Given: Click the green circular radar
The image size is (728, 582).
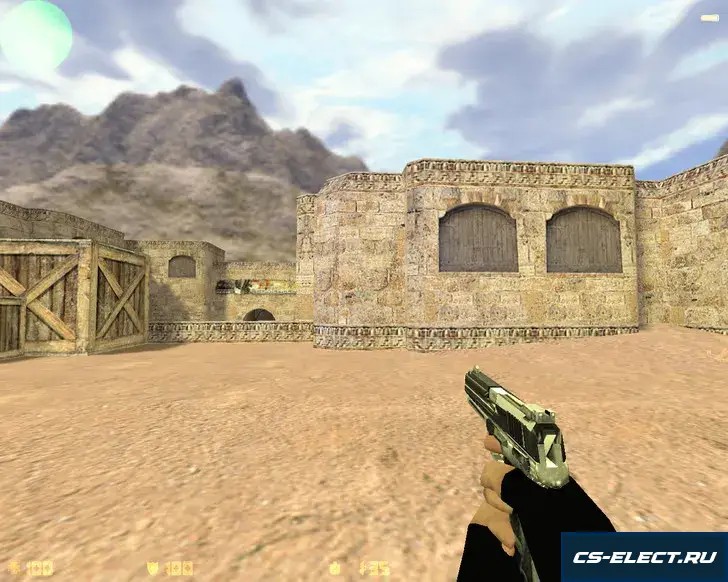Looking at the screenshot, I should coord(35,36).
